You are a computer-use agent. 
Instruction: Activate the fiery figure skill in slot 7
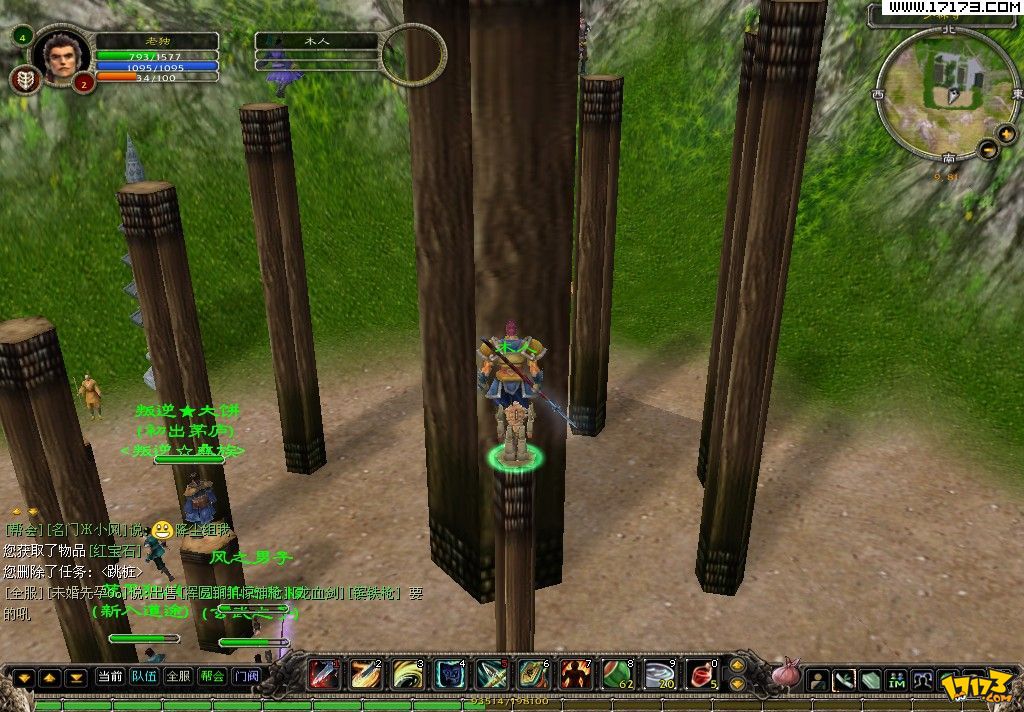(x=575, y=674)
